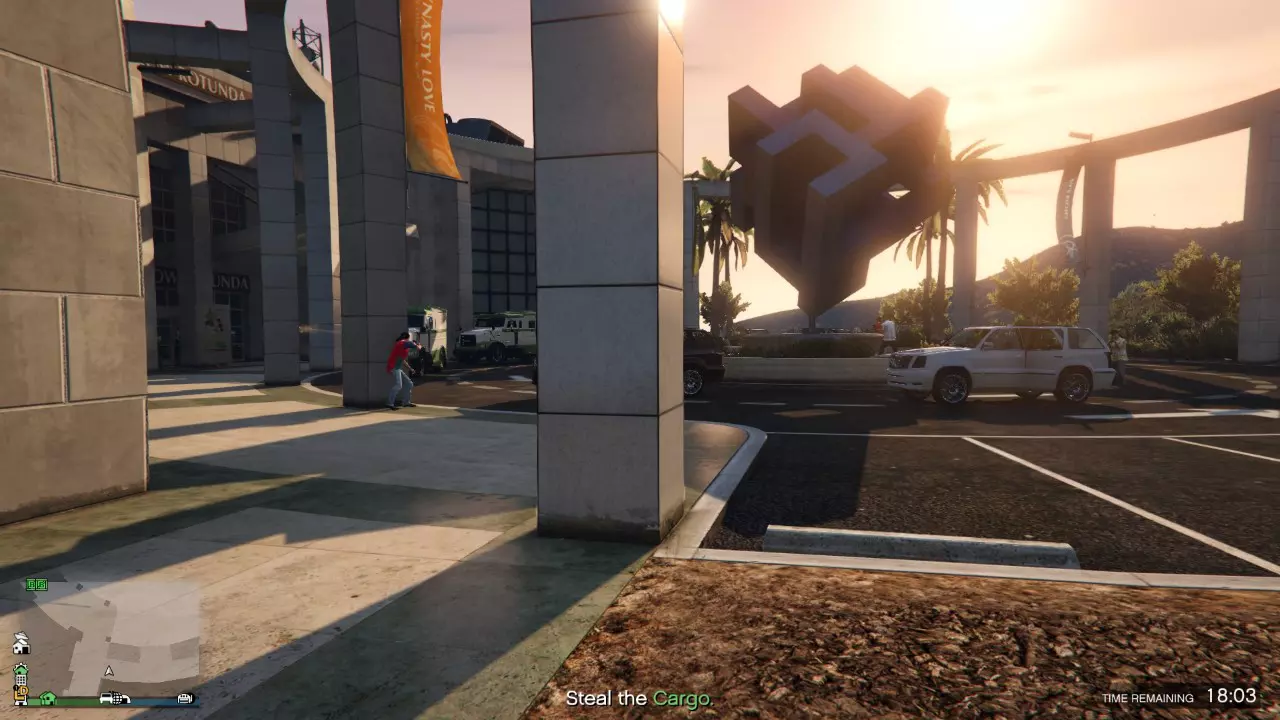
Task: Select the left green garage blip above the minimap
Action: [31, 584]
